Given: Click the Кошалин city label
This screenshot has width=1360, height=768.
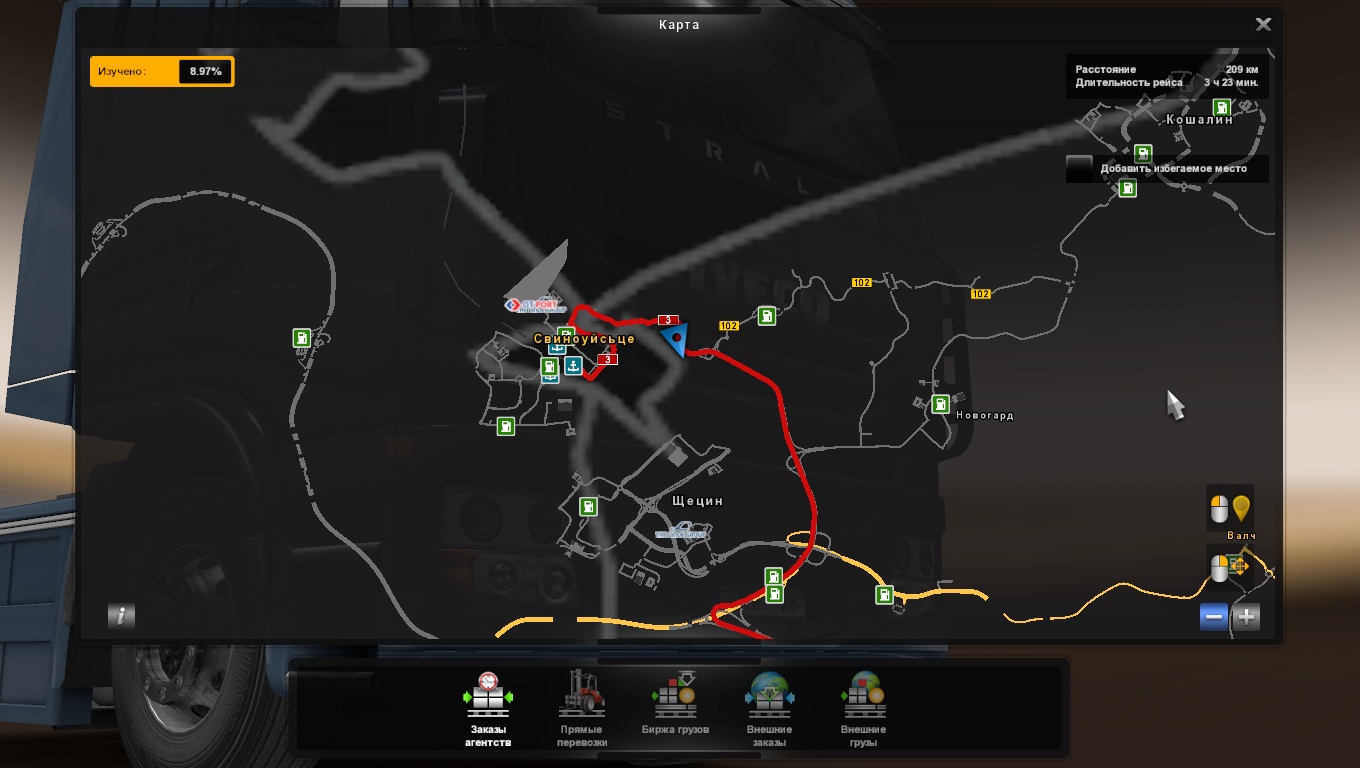Looking at the screenshot, I should (x=1199, y=120).
